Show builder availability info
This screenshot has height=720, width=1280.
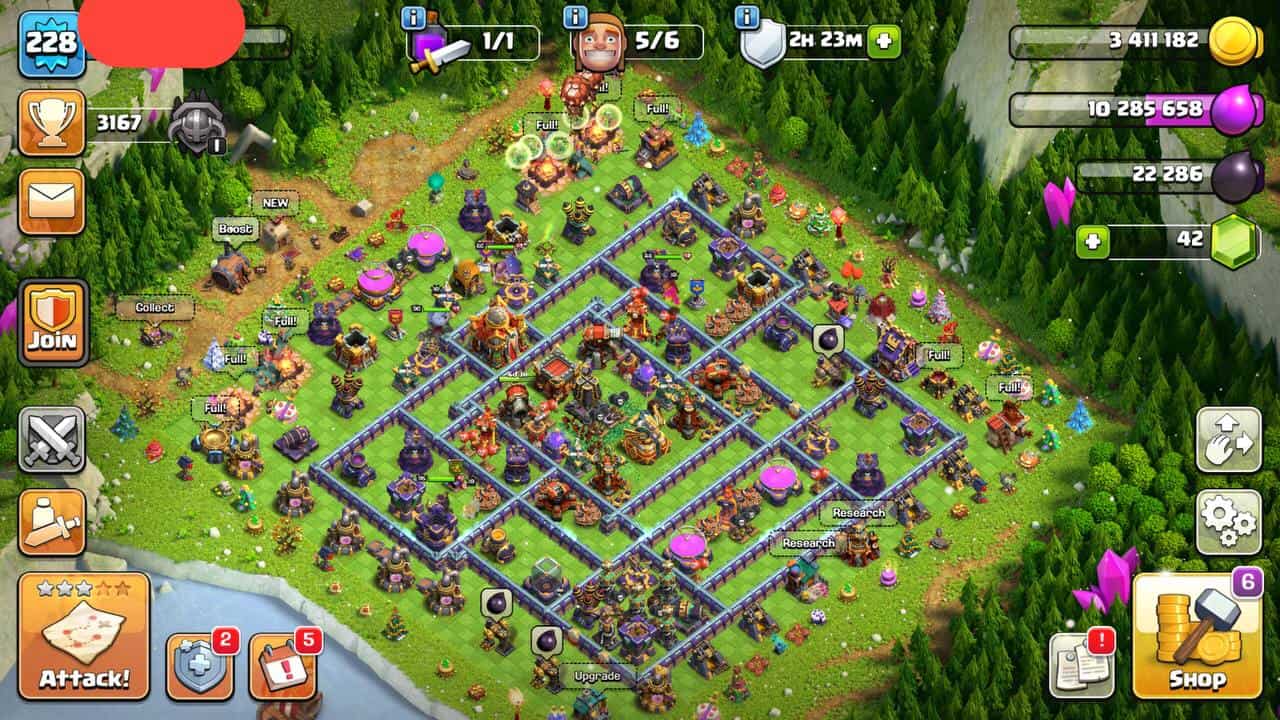tap(575, 17)
